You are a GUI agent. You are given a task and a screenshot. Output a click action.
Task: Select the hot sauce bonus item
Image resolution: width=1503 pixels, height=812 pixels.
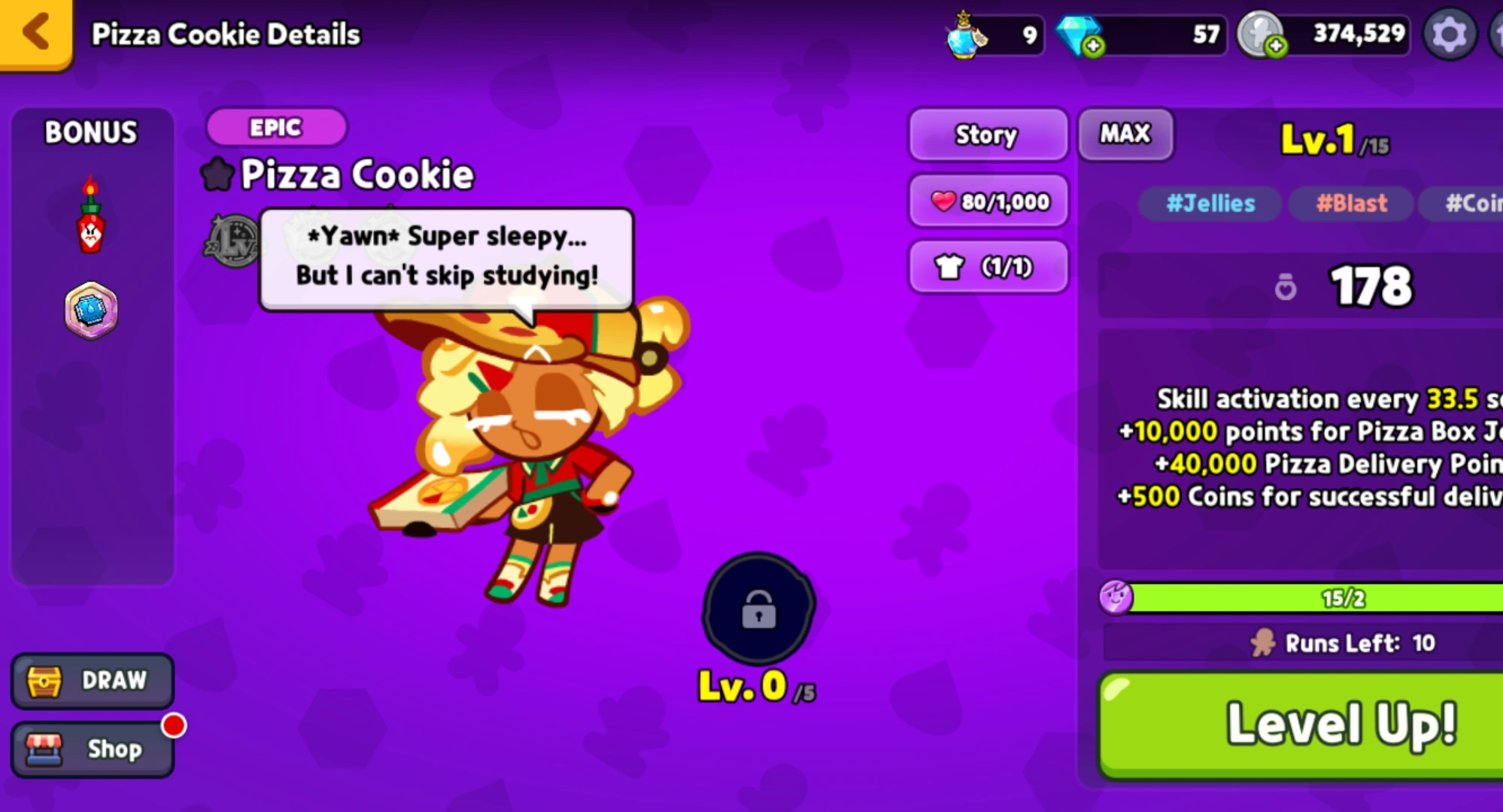click(x=90, y=233)
